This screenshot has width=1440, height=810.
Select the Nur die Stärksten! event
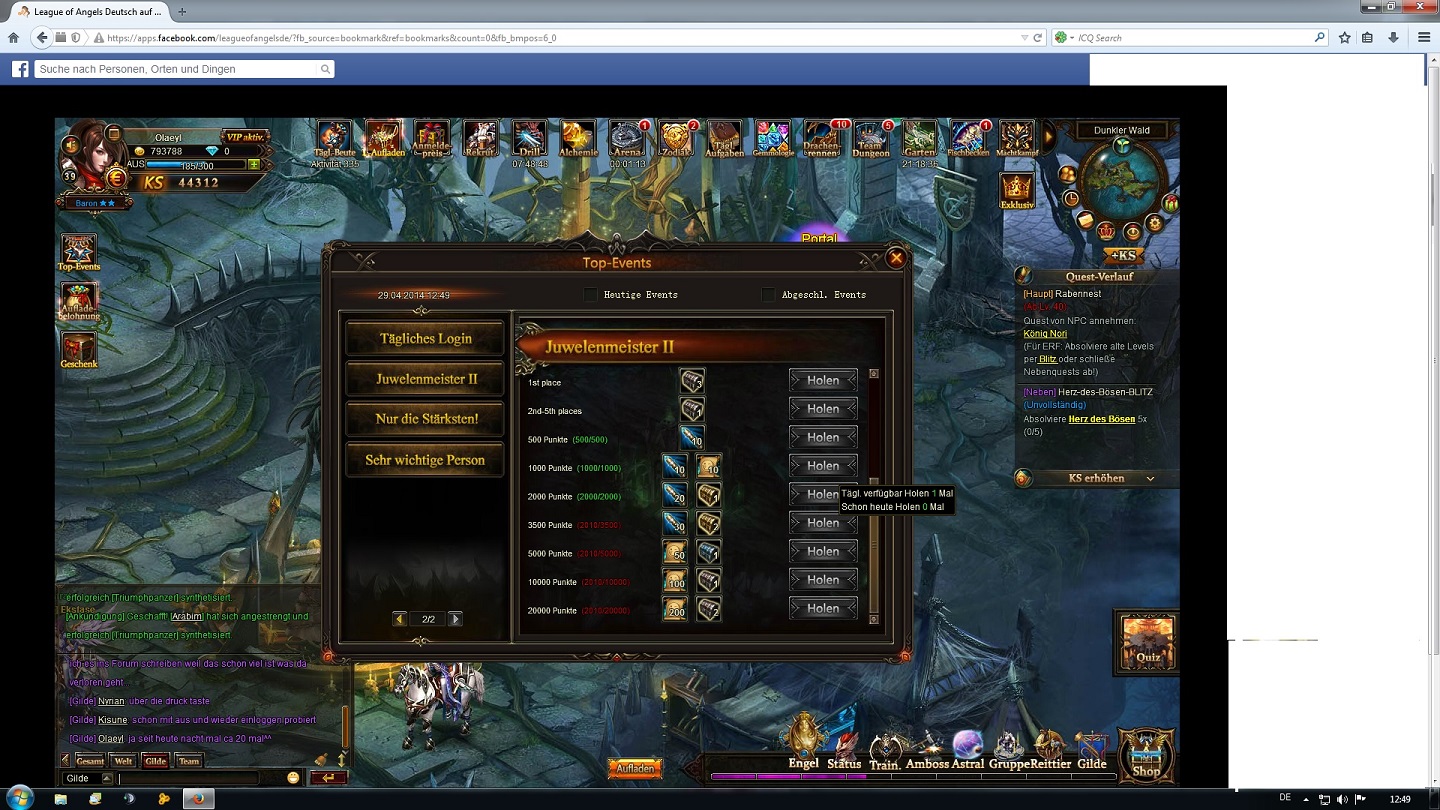point(426,419)
